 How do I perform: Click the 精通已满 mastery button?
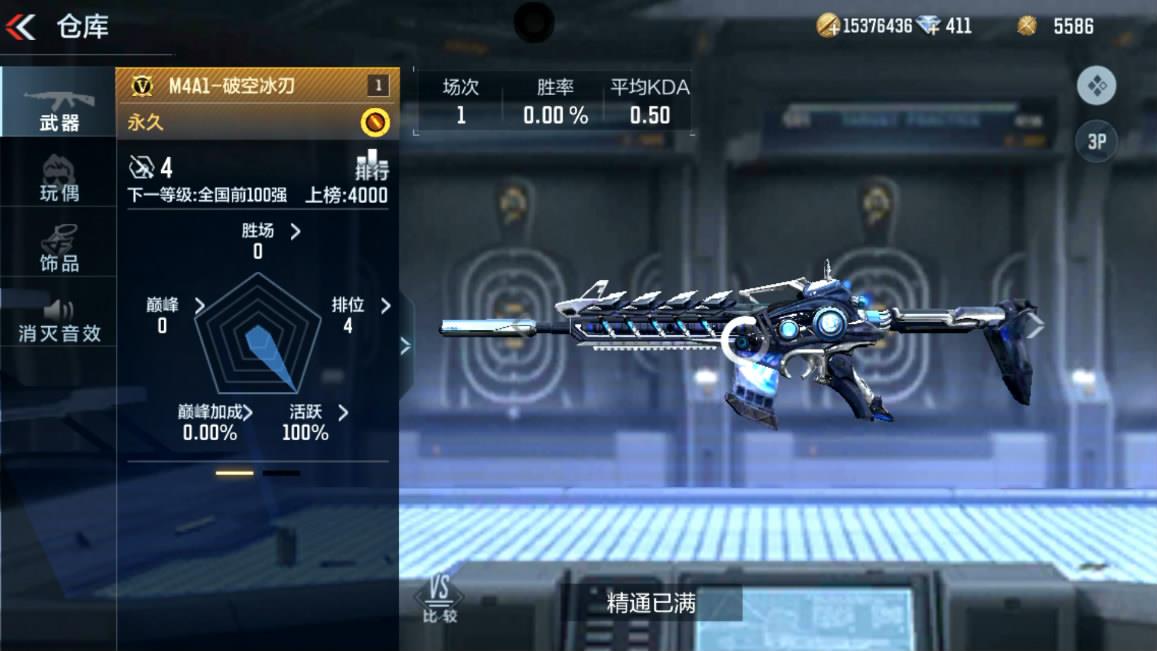pos(651,604)
